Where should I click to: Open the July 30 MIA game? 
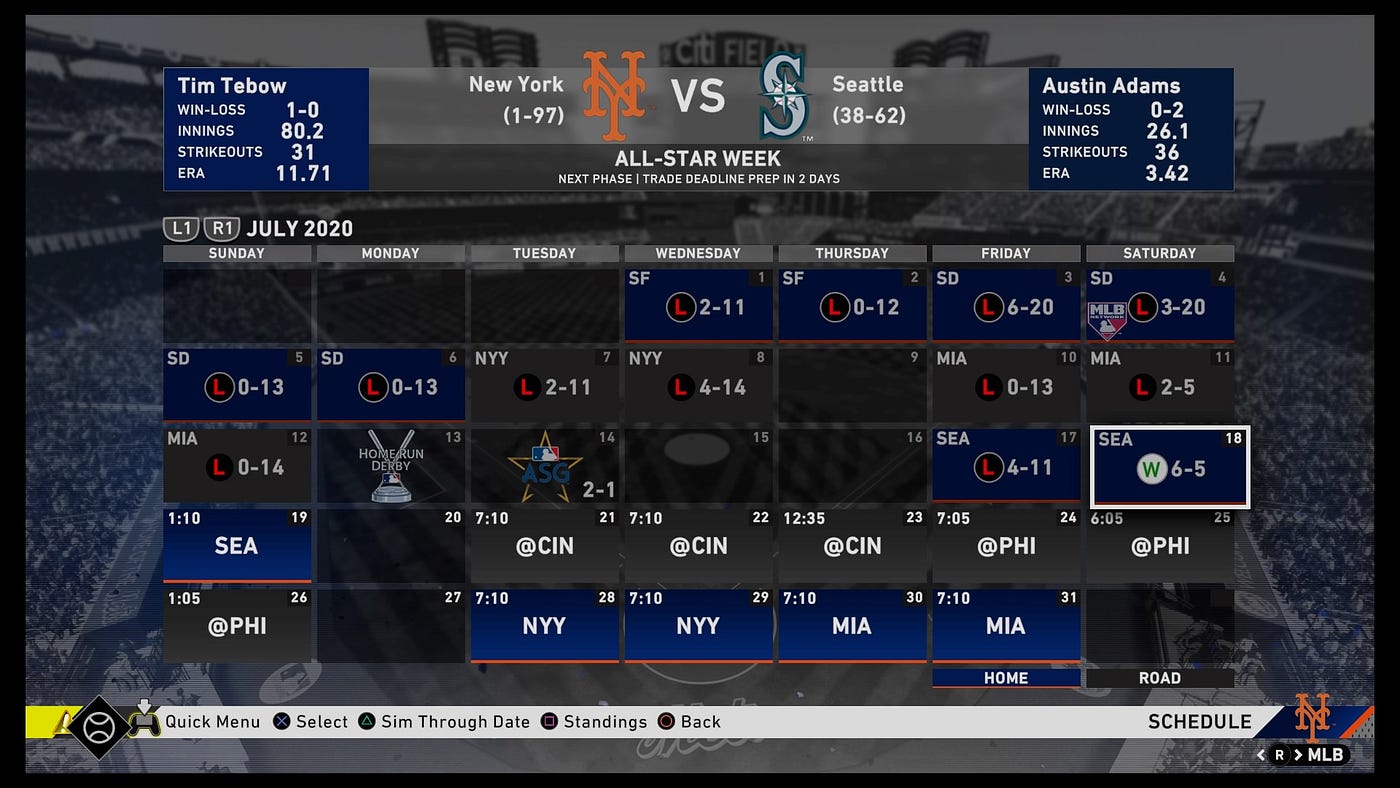(852, 625)
